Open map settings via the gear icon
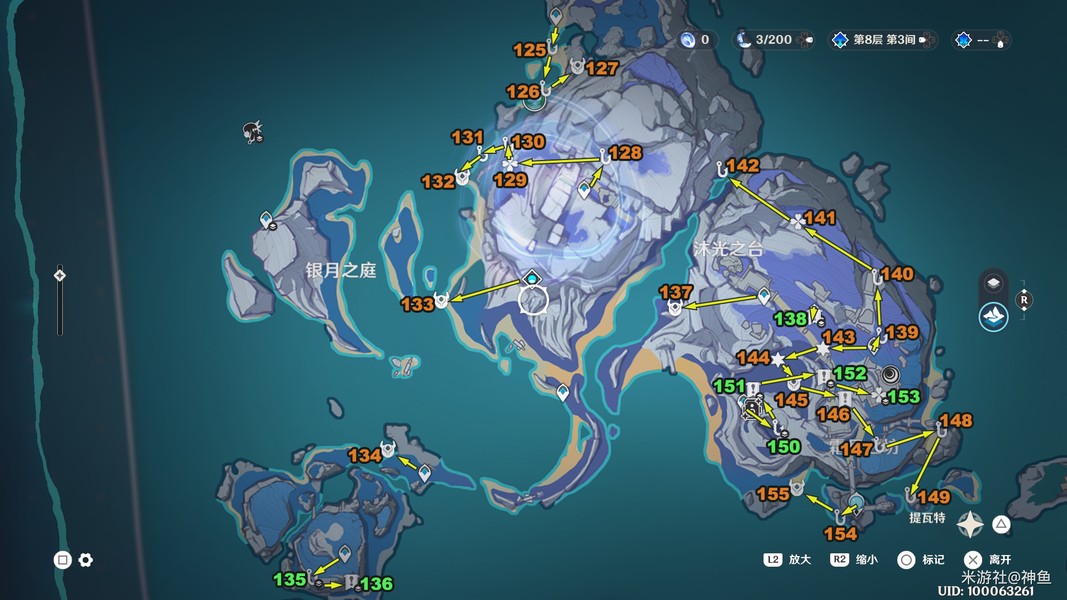Image resolution: width=1067 pixels, height=600 pixels. coord(86,560)
